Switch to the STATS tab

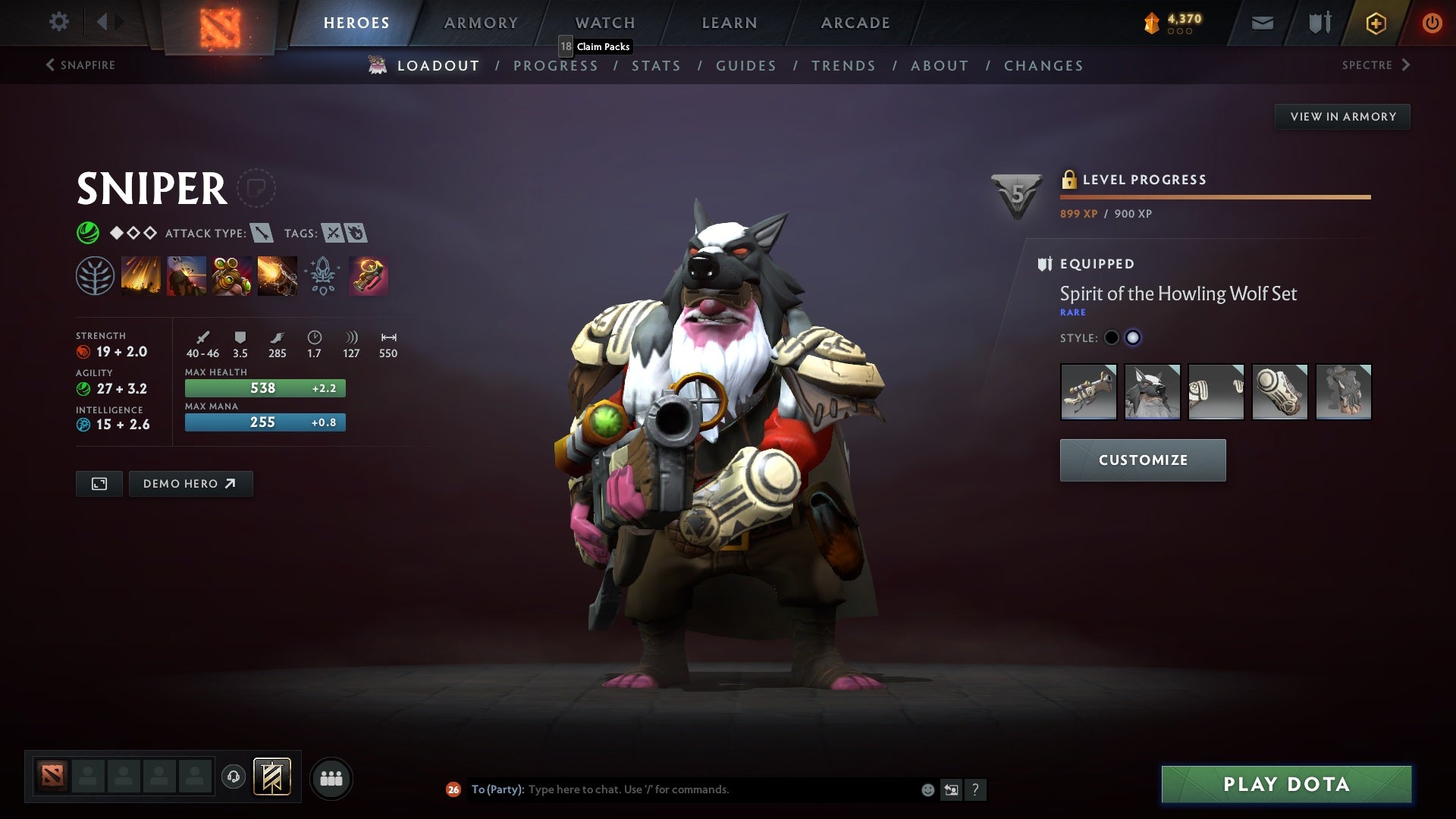click(x=657, y=66)
